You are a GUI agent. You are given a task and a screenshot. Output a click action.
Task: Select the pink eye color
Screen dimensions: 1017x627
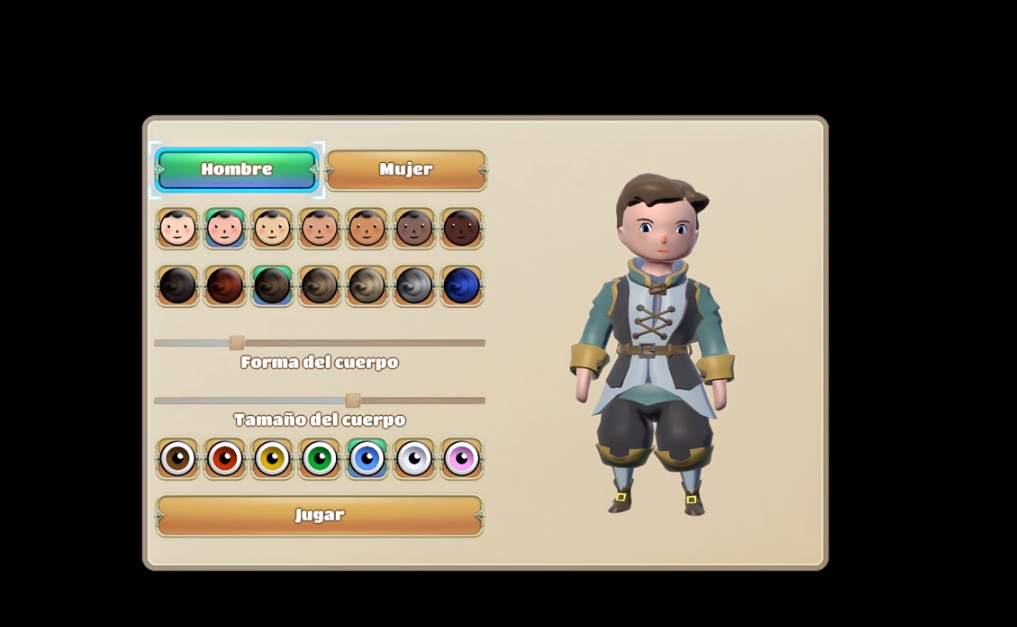462,459
